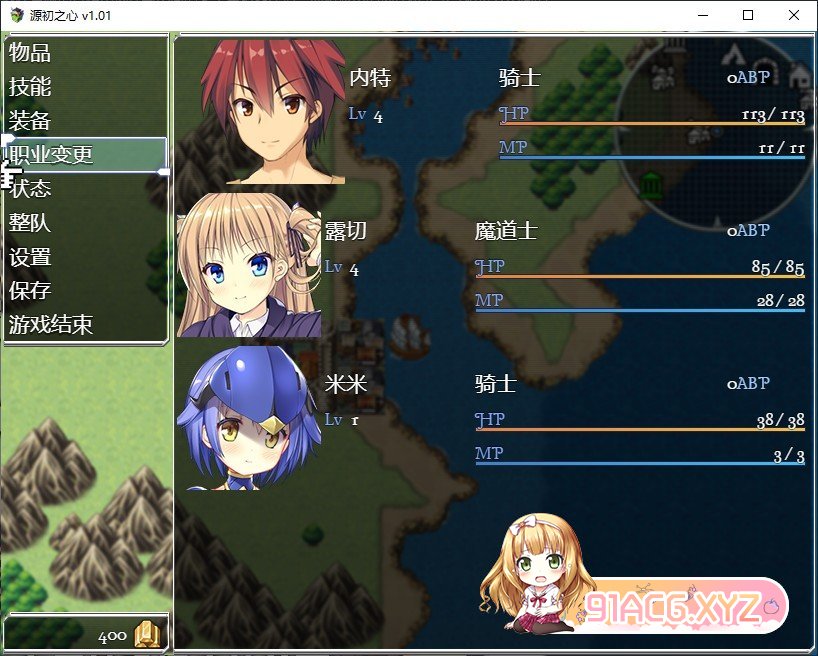
Task: Open the 物品 items menu
Action: pyautogui.click(x=31, y=53)
